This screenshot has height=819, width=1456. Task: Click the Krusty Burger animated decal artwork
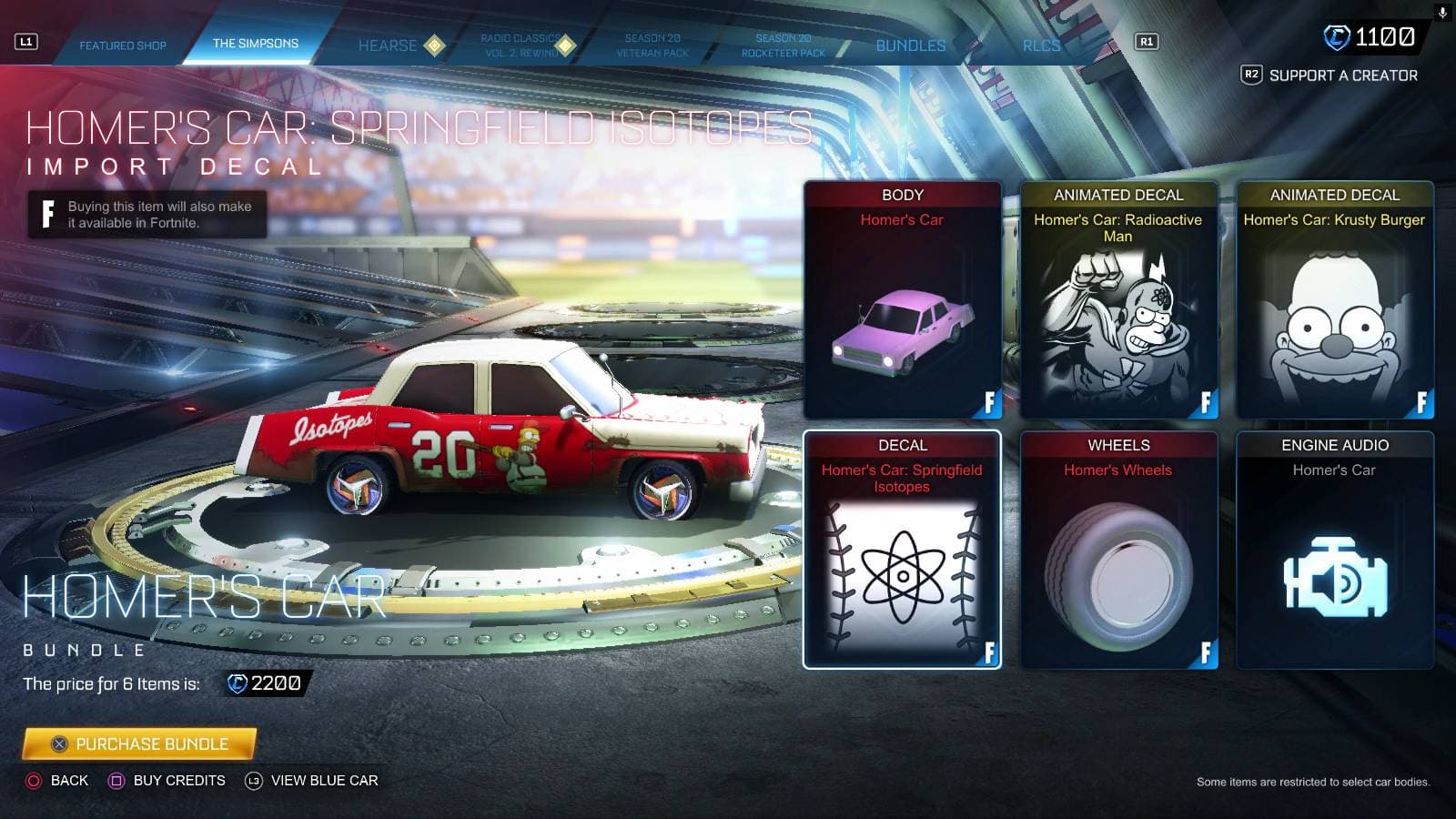tap(1332, 314)
